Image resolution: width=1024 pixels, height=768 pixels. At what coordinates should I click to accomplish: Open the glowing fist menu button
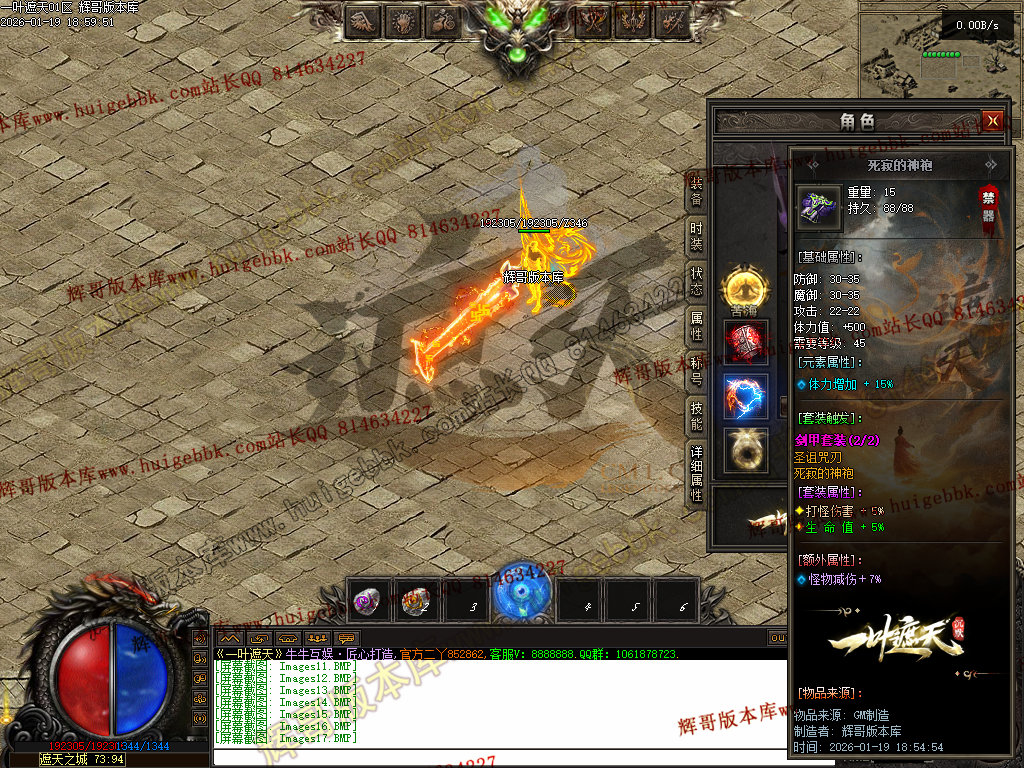[403, 20]
